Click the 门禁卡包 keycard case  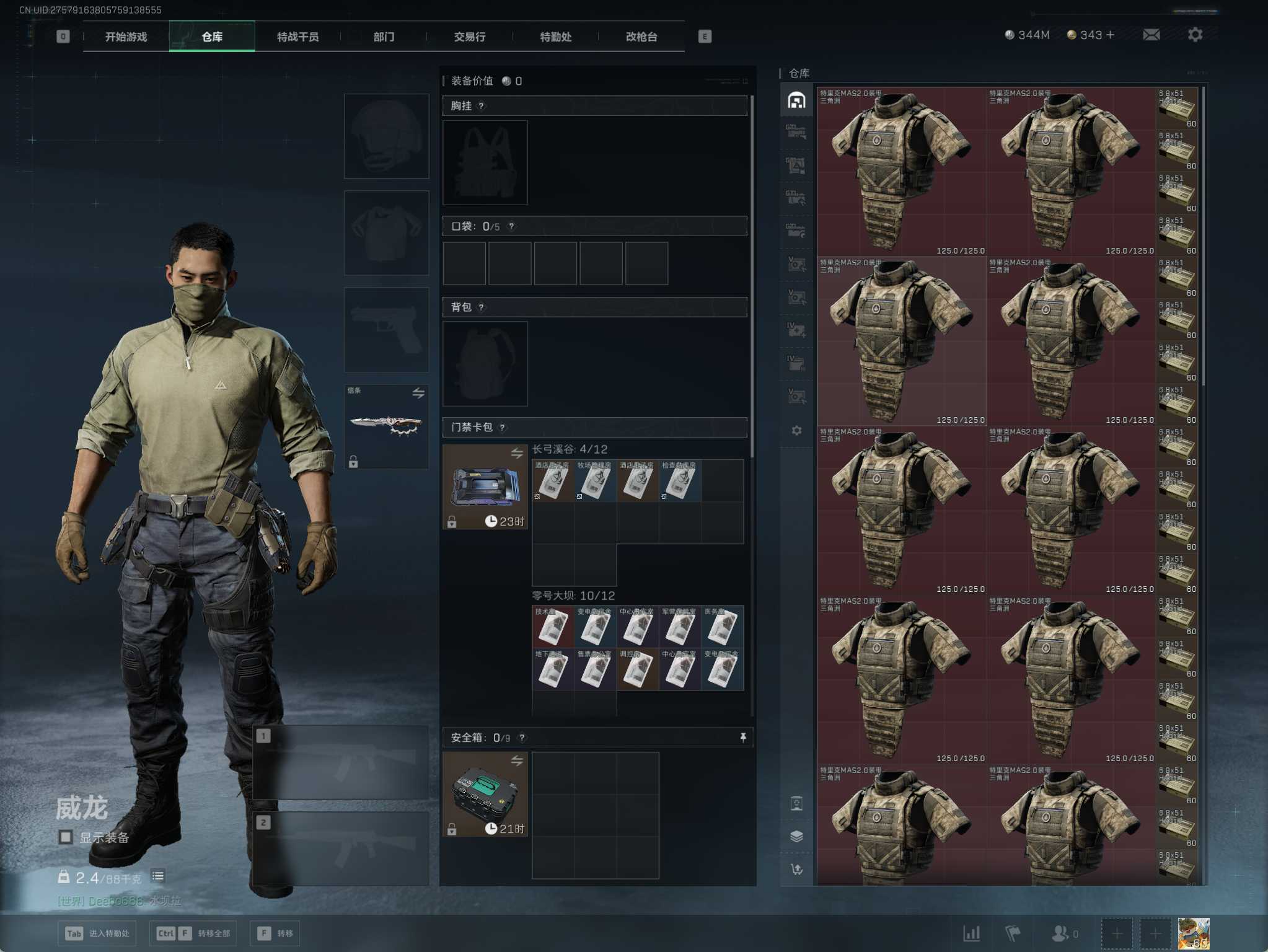coord(485,487)
